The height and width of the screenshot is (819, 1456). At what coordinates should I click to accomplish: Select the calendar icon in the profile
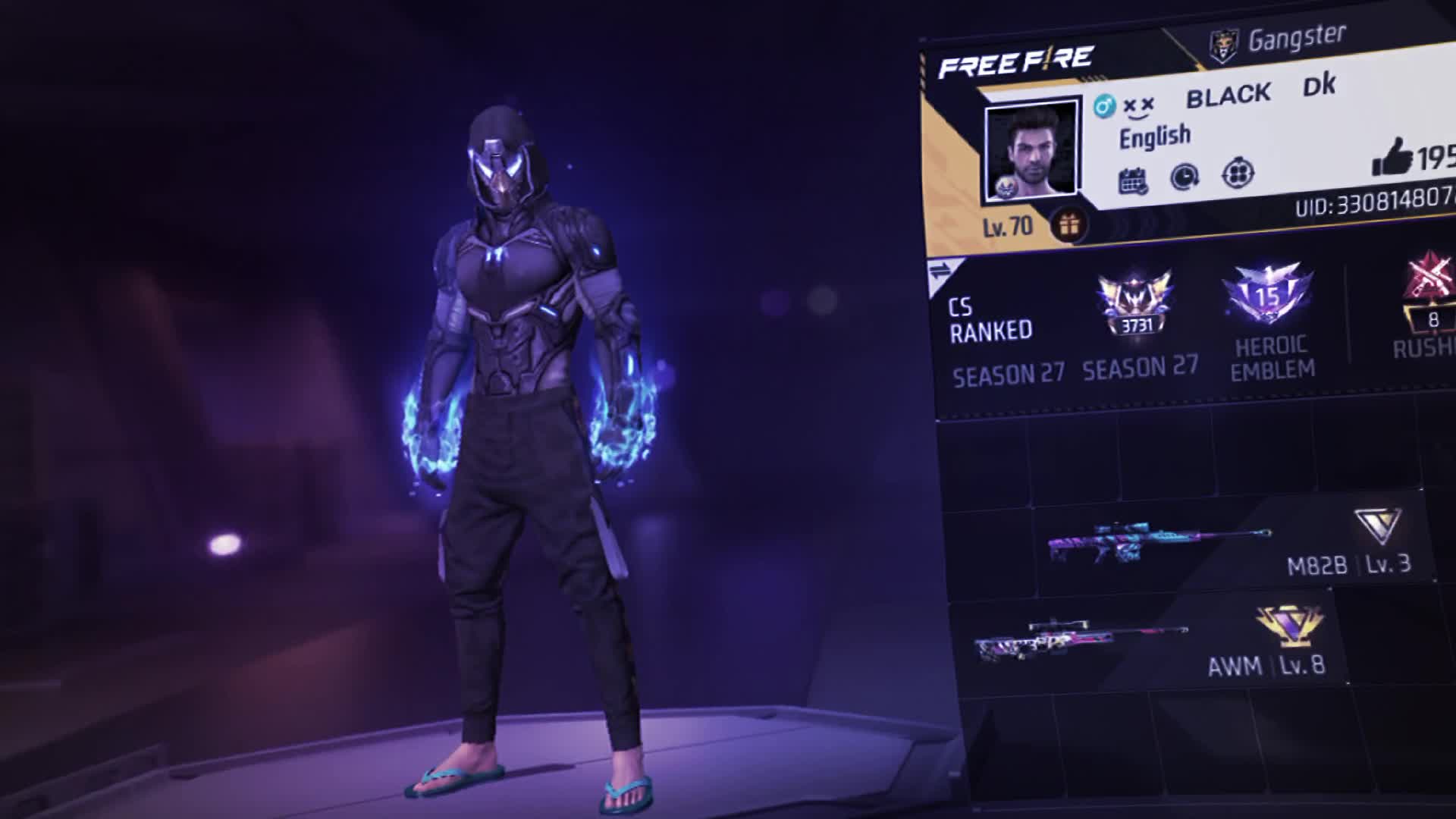[1133, 180]
